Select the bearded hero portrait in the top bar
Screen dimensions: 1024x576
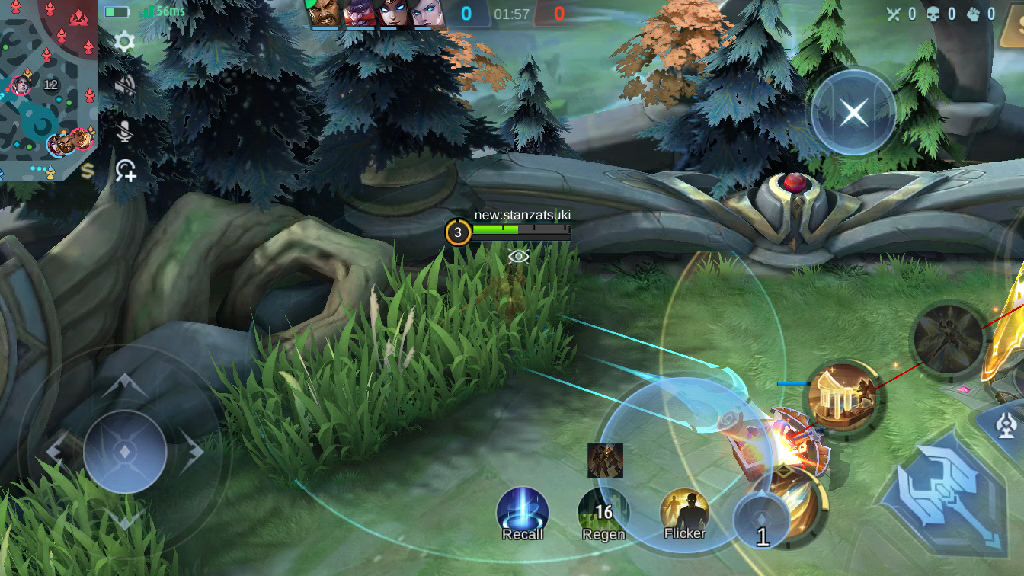click(x=326, y=14)
